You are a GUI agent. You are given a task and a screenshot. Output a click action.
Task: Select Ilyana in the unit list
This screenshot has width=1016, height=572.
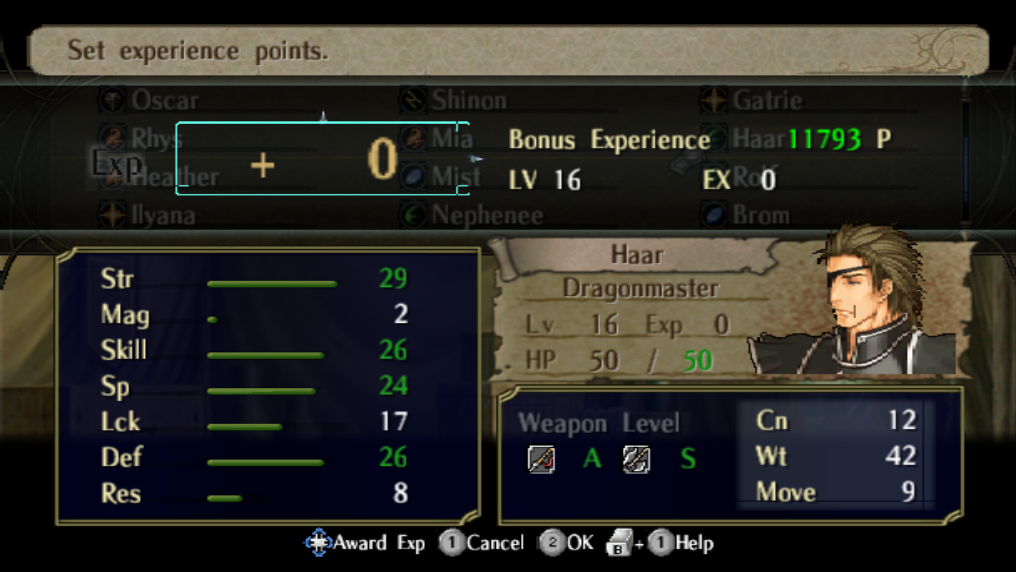pos(163,215)
